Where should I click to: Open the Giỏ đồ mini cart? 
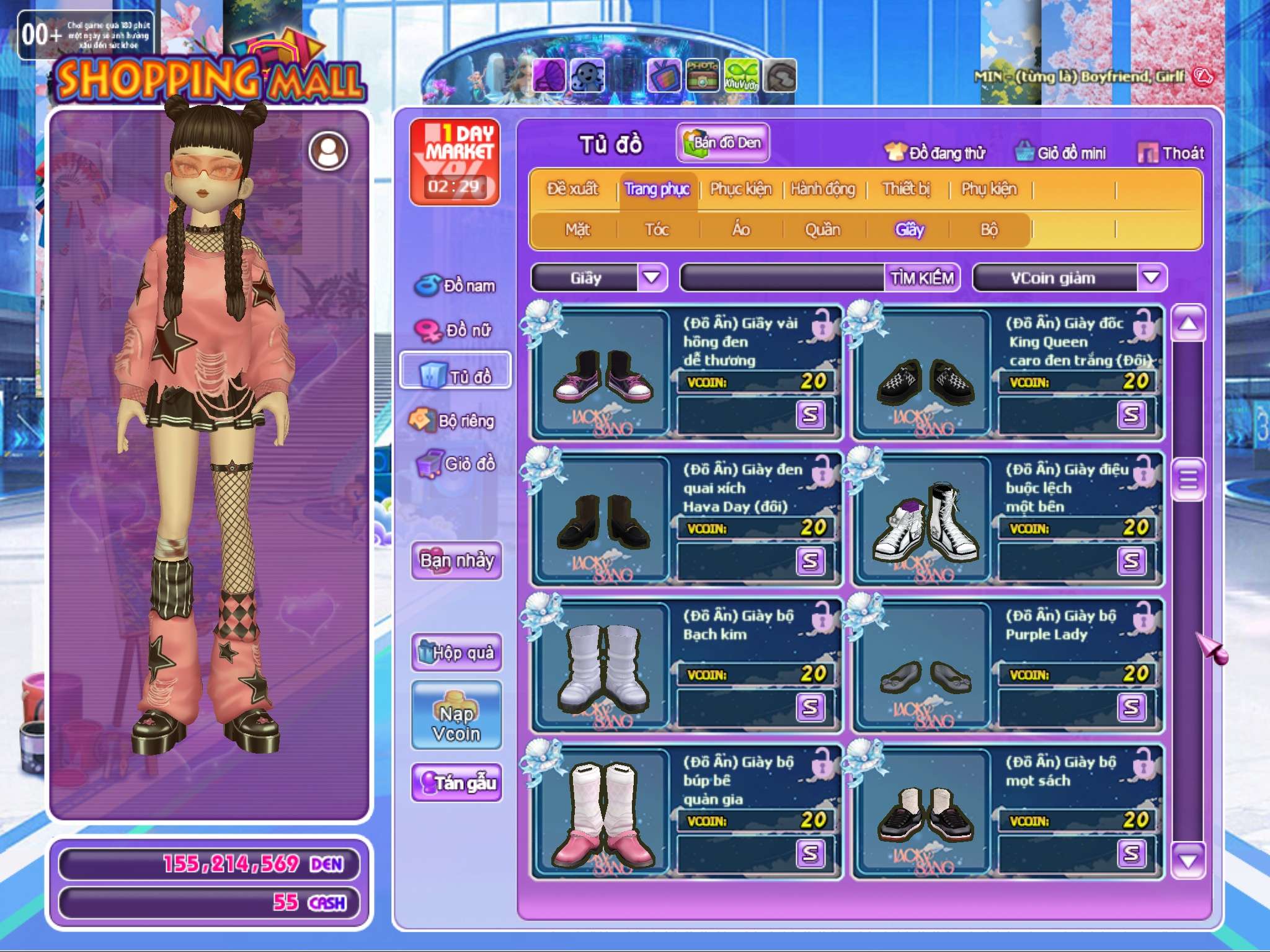[1061, 152]
